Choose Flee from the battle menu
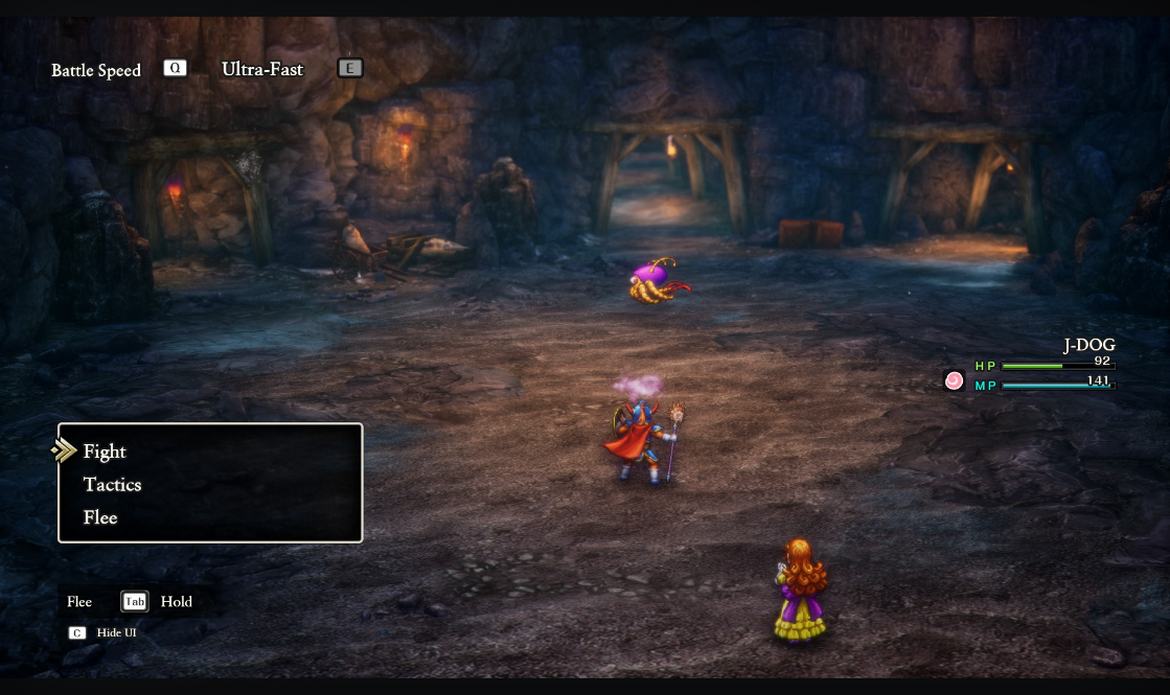1170x695 pixels. point(100,518)
